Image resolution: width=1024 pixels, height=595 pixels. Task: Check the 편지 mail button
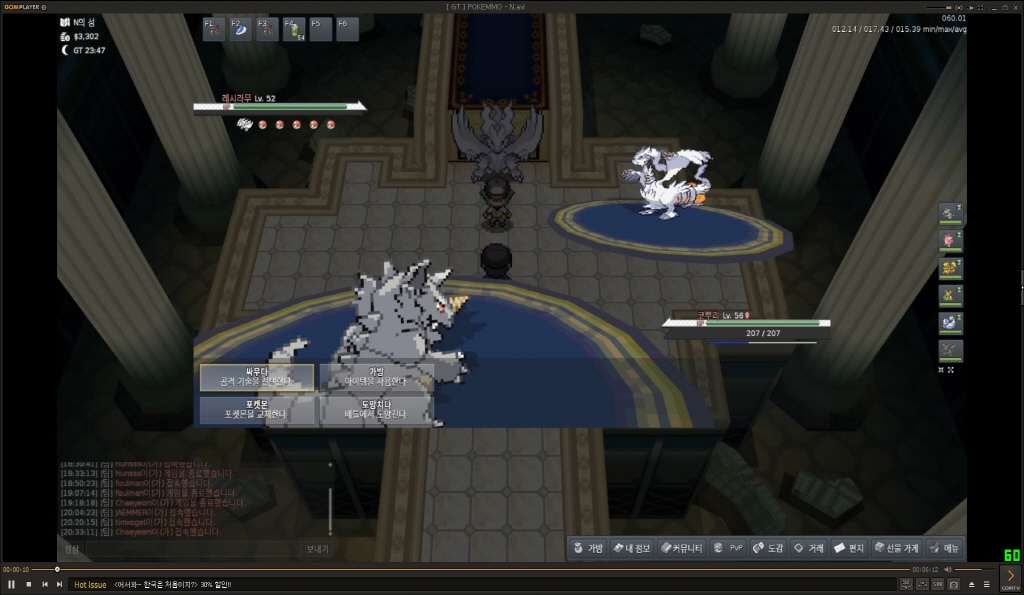[x=849, y=548]
